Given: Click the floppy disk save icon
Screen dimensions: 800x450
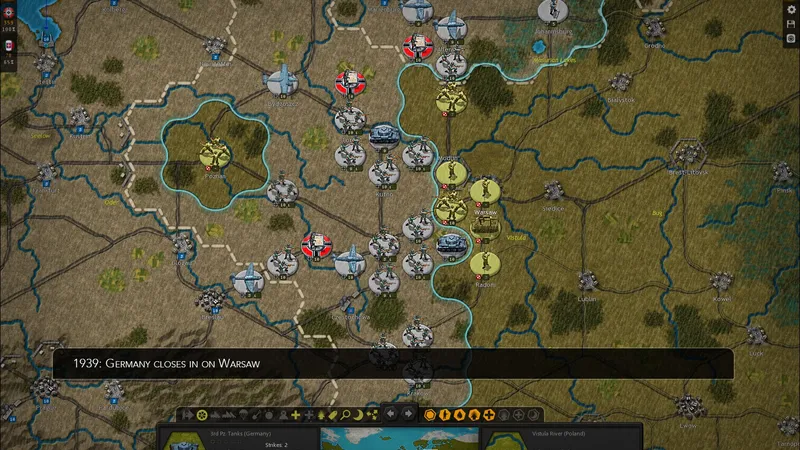Looking at the screenshot, I should pos(791,23).
